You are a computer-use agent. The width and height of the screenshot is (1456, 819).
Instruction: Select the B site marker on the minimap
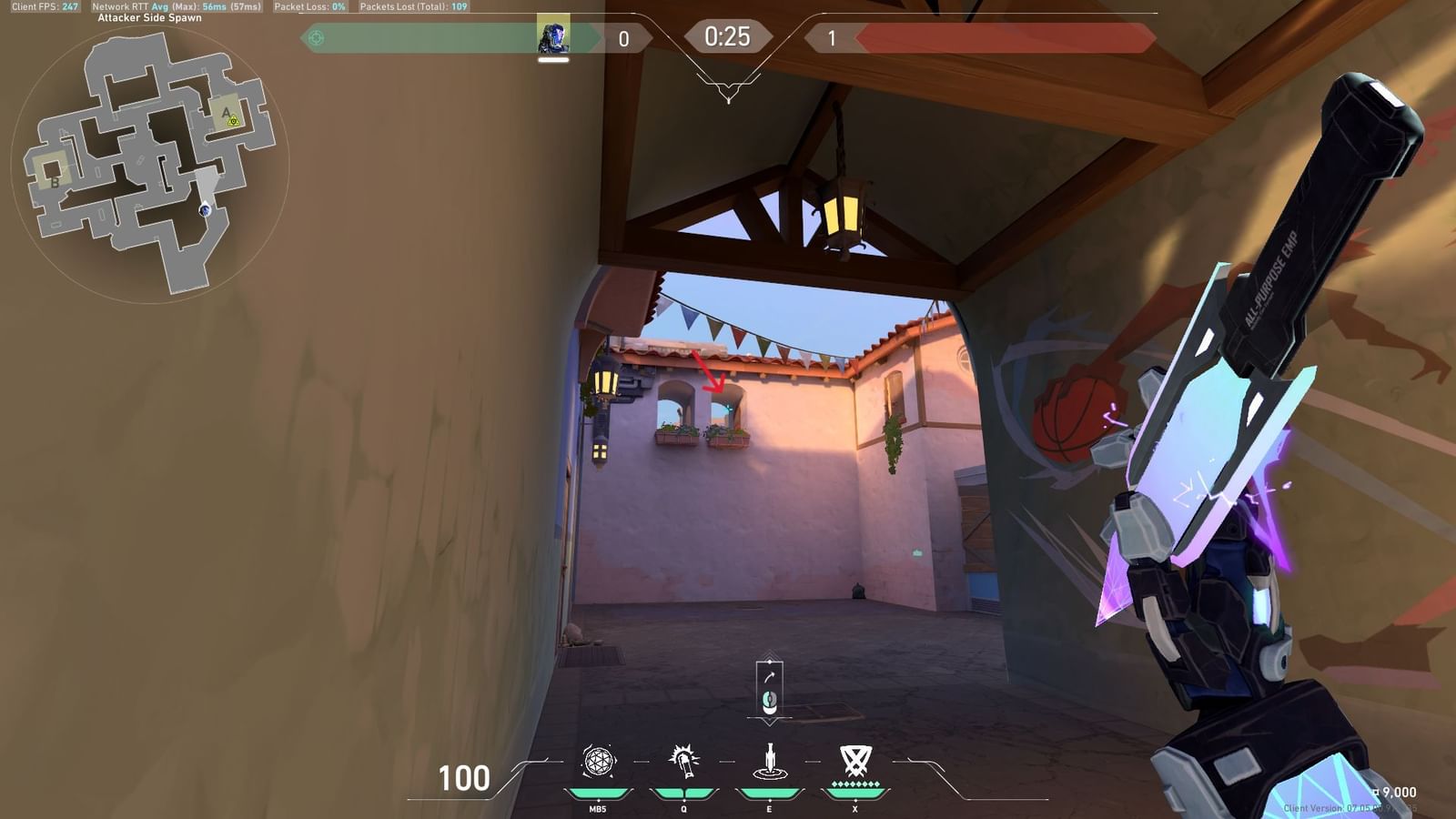coord(54,183)
